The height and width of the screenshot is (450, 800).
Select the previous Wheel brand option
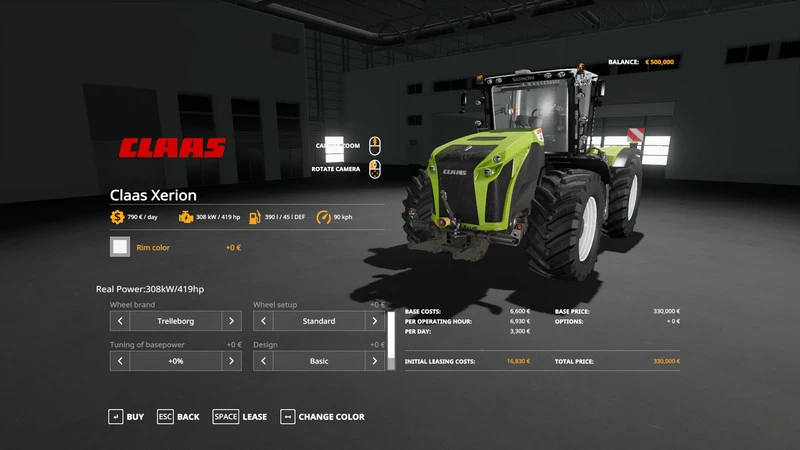[x=120, y=321]
